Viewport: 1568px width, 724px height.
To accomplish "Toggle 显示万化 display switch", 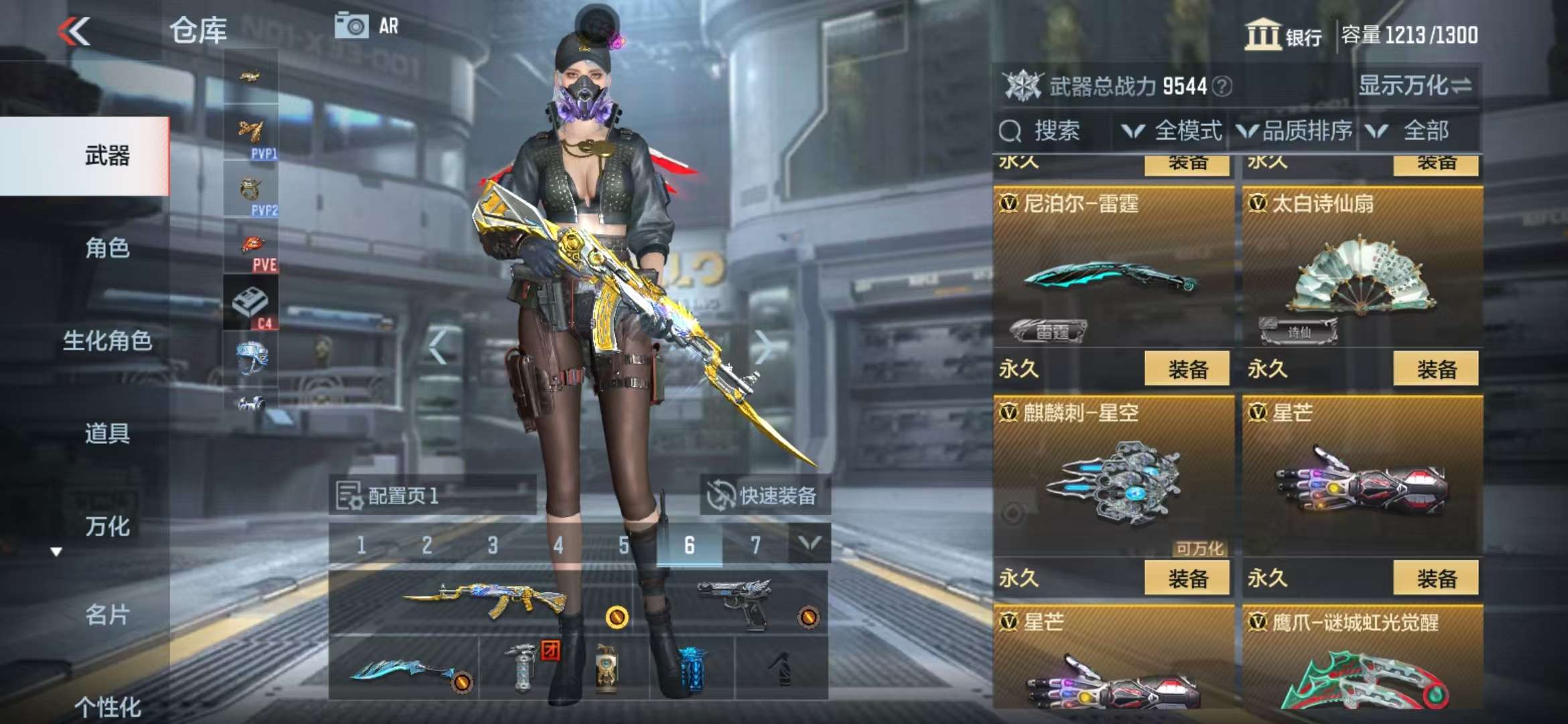I will point(1414,85).
